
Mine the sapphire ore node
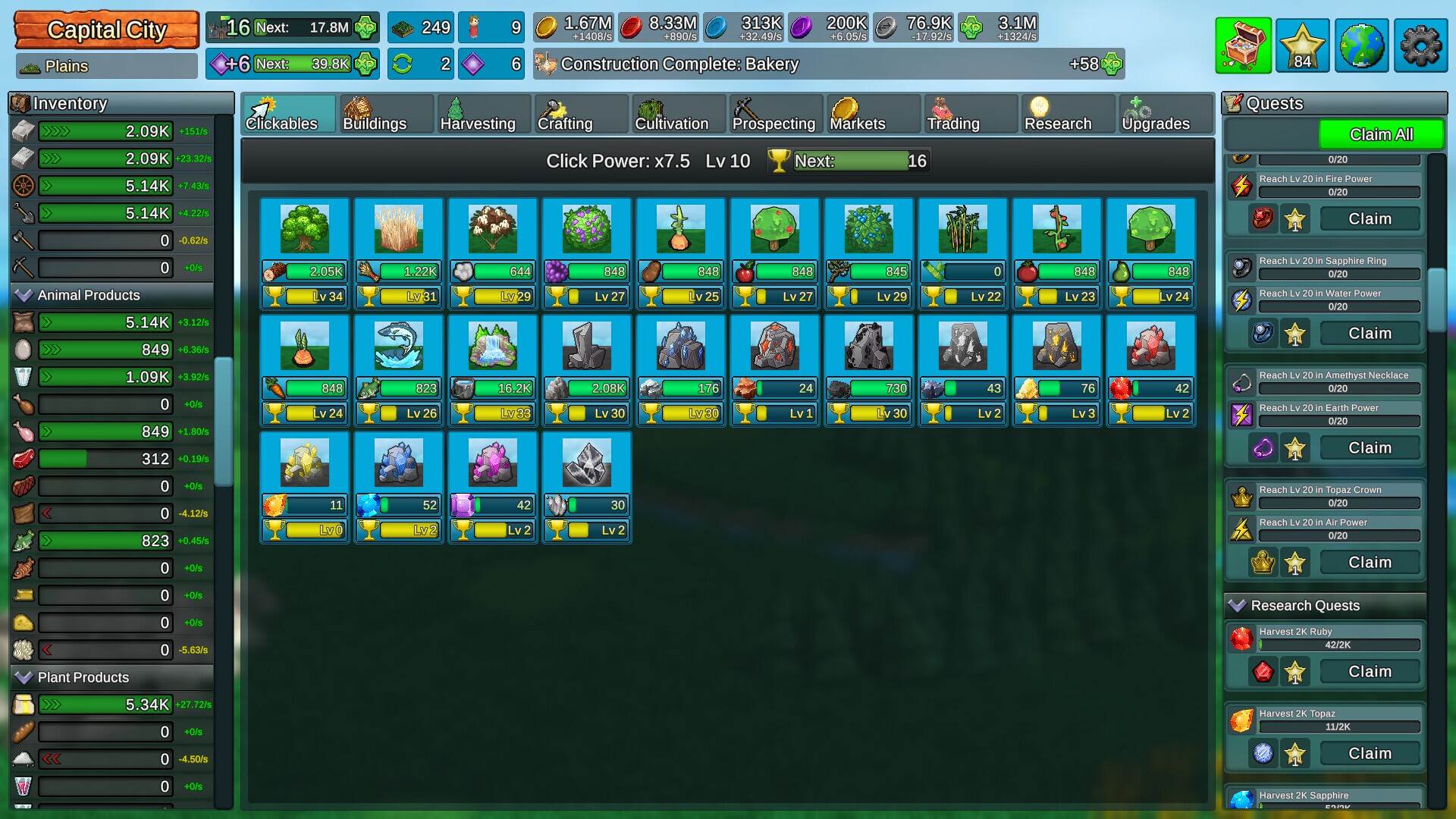tap(399, 463)
